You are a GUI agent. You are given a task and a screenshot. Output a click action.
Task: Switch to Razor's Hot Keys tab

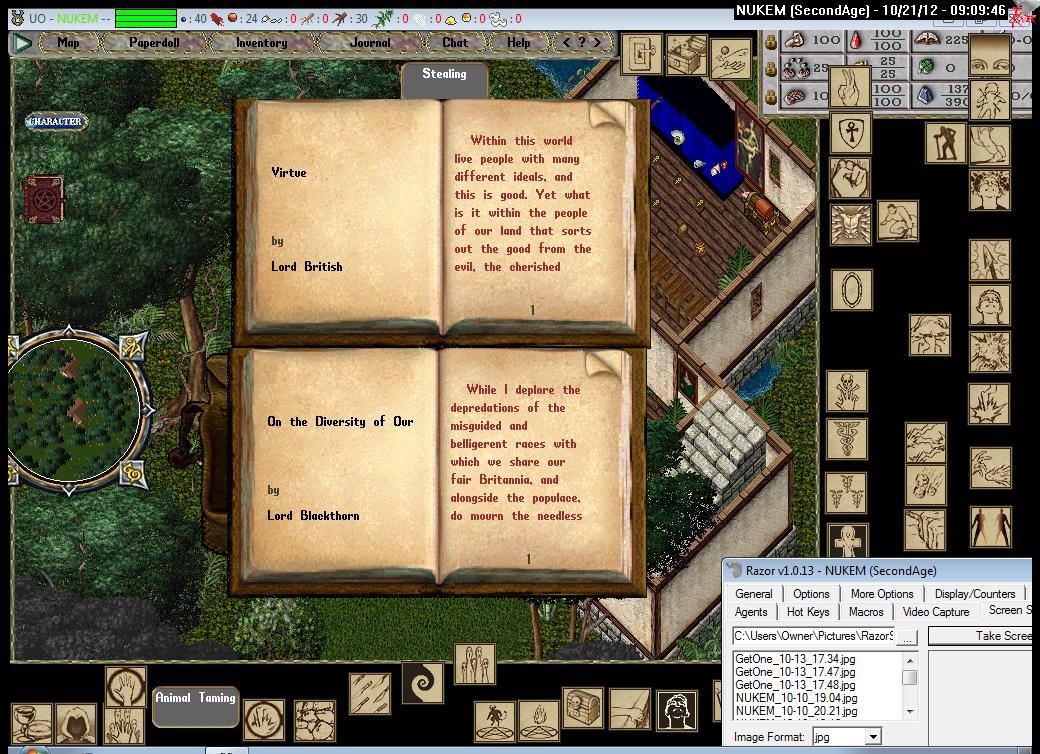point(808,612)
